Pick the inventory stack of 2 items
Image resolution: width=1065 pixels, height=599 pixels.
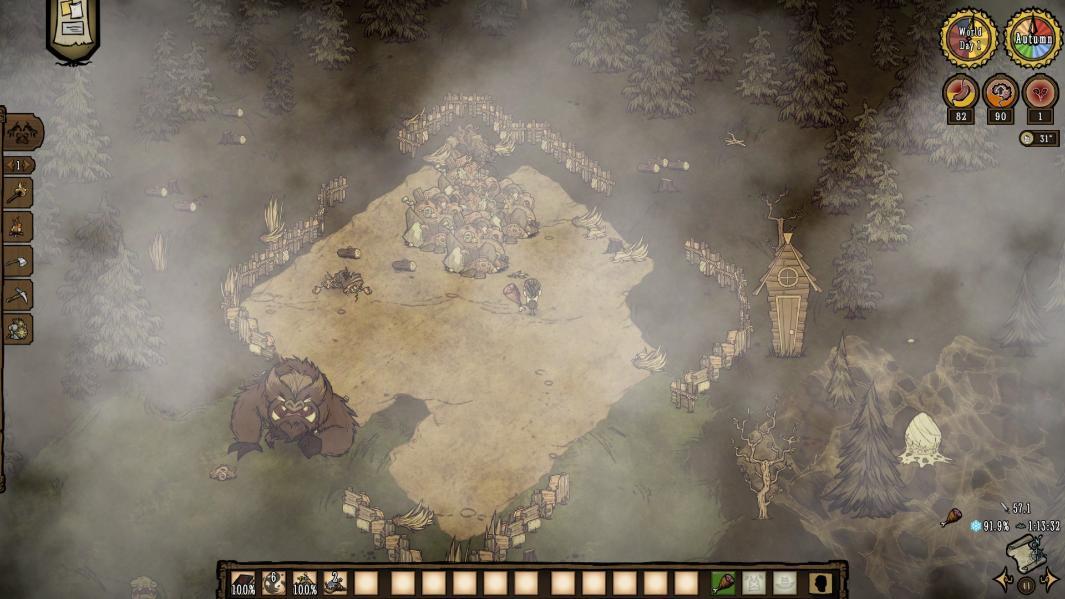coord(335,582)
